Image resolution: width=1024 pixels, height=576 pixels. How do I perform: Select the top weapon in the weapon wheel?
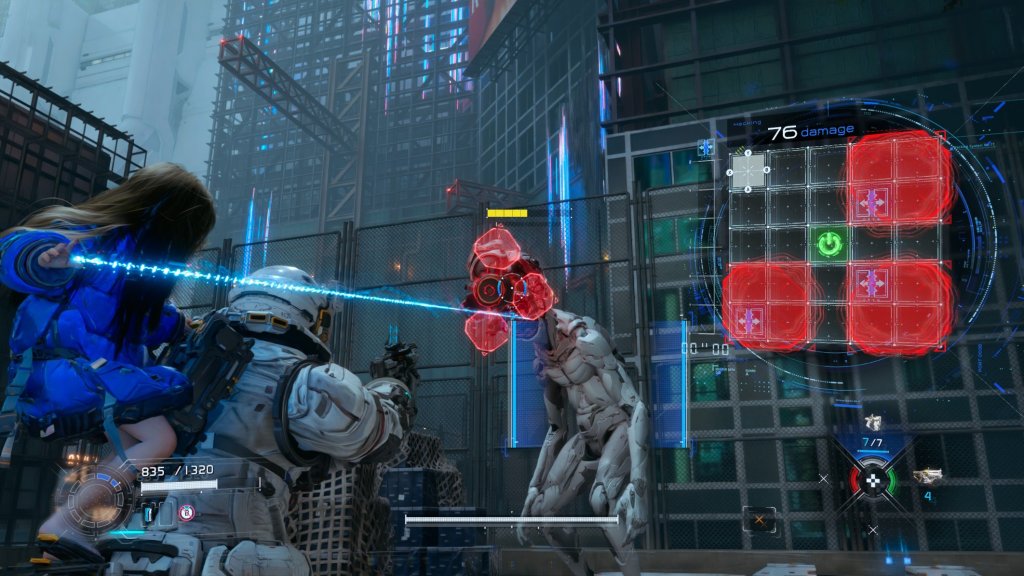[x=873, y=422]
